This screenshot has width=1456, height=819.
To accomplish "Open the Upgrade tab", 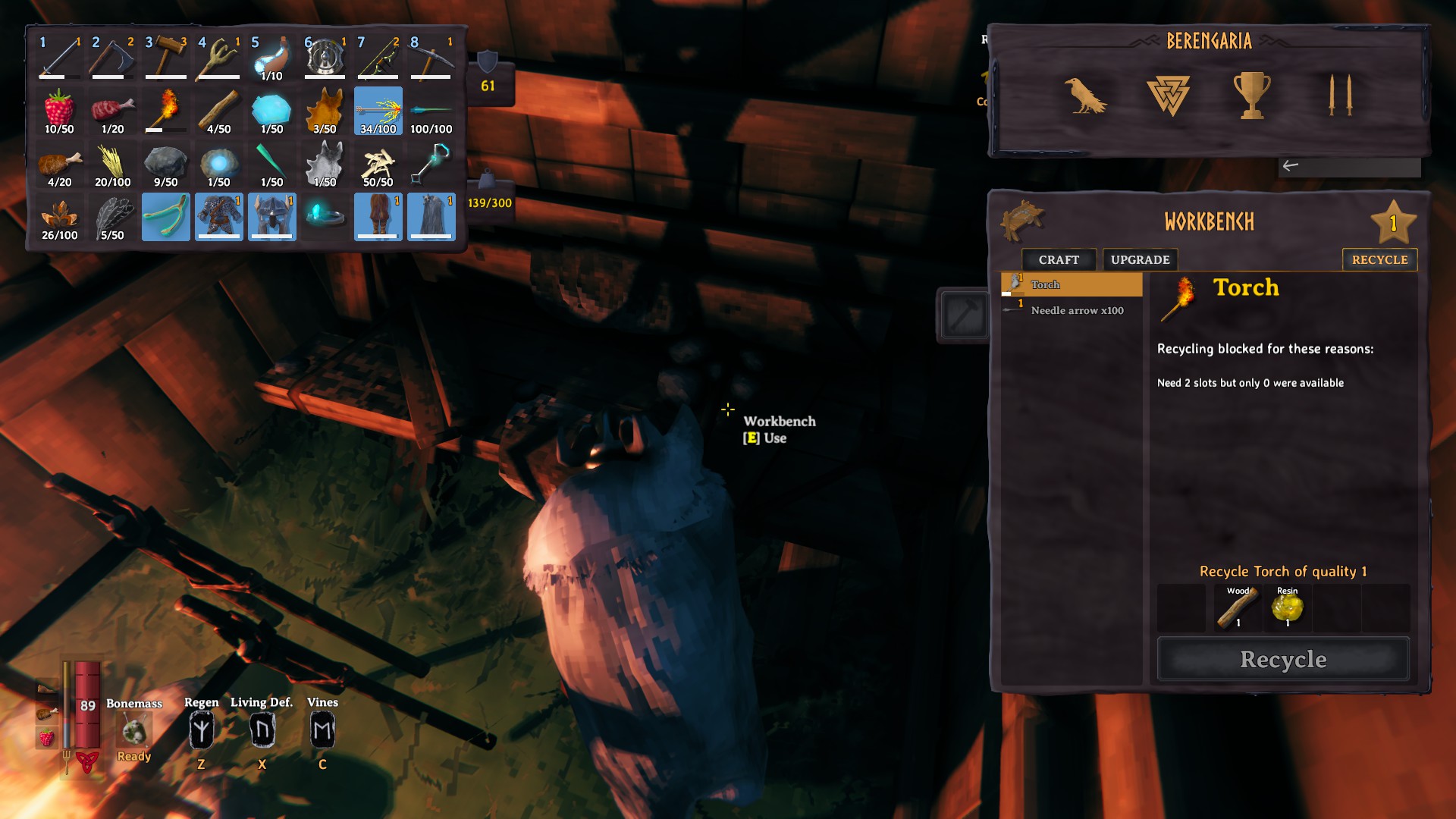I will pos(1140,259).
